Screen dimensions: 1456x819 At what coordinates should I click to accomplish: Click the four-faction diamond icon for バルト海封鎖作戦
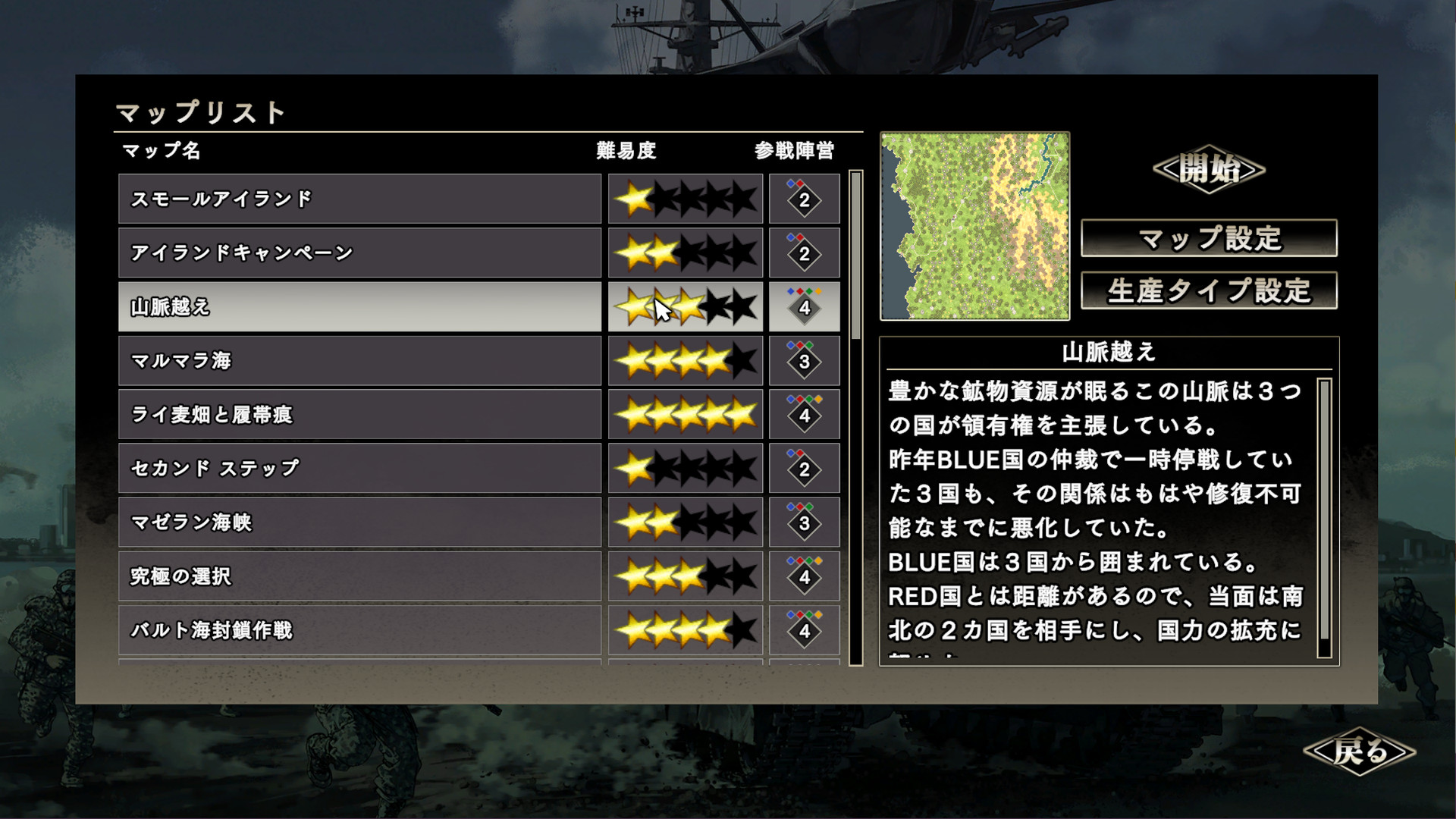[x=804, y=630]
